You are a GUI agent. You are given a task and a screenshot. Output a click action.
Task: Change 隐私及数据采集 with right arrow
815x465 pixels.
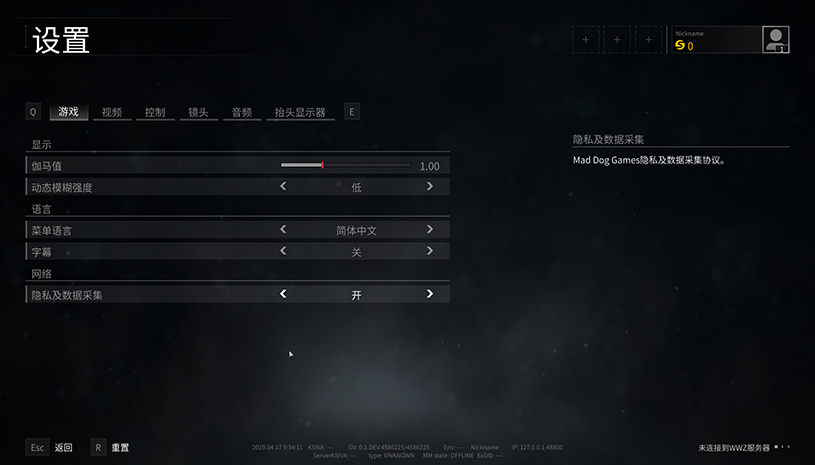430,294
